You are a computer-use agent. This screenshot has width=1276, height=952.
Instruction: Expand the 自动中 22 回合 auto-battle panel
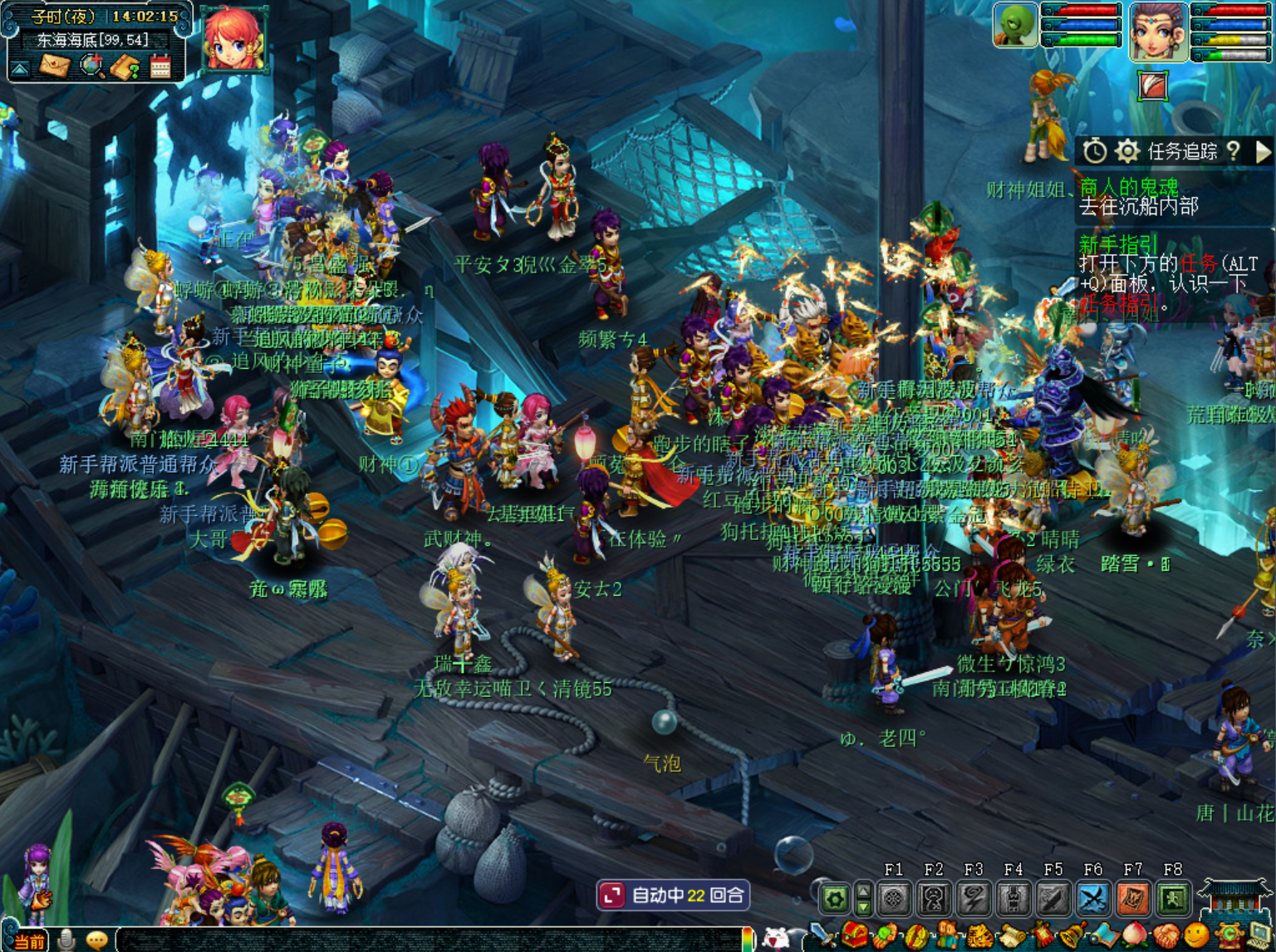point(612,896)
